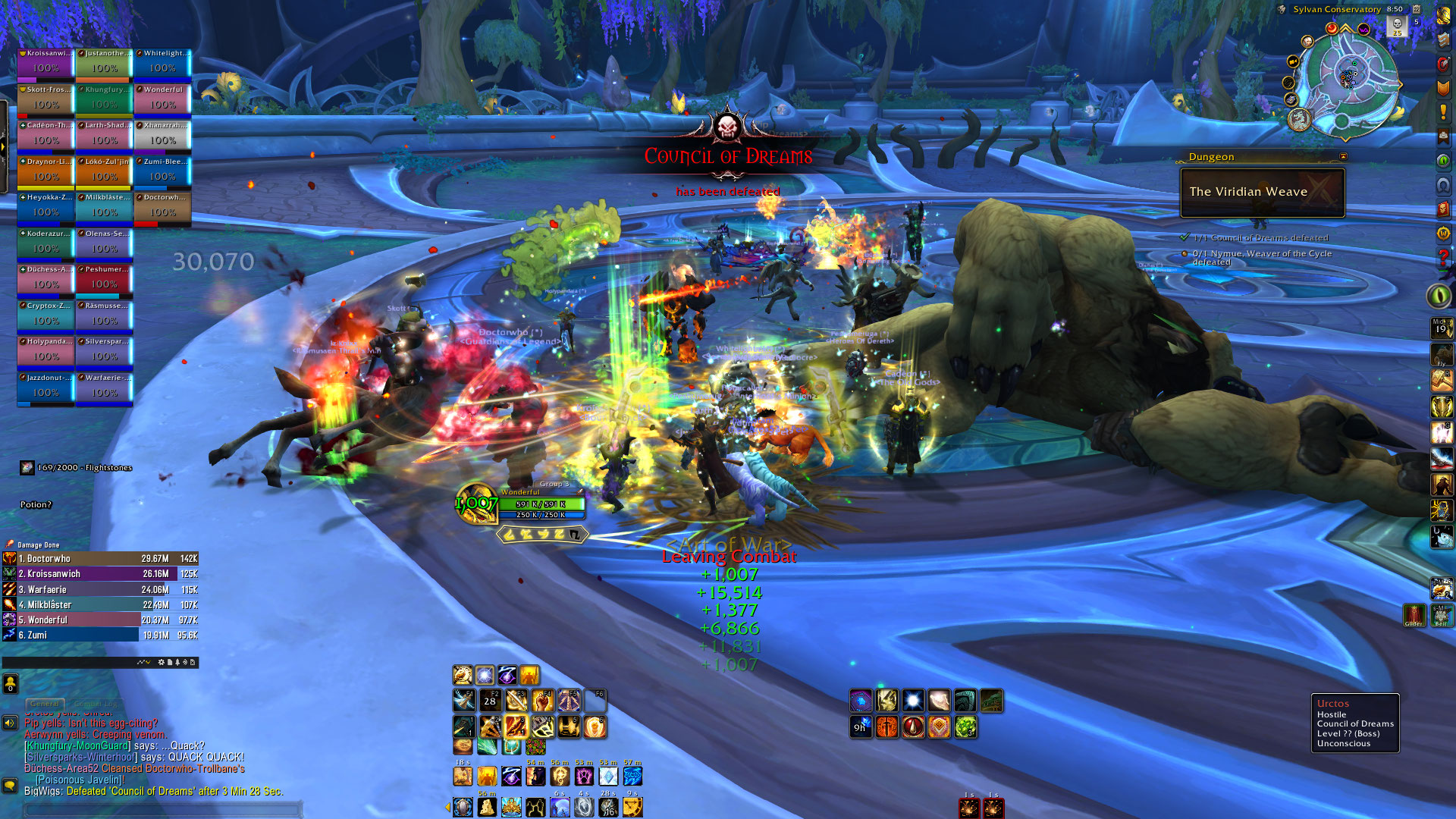This screenshot has width=1456, height=819.
Task: Open the calendar button beside the clock
Action: point(1416,9)
